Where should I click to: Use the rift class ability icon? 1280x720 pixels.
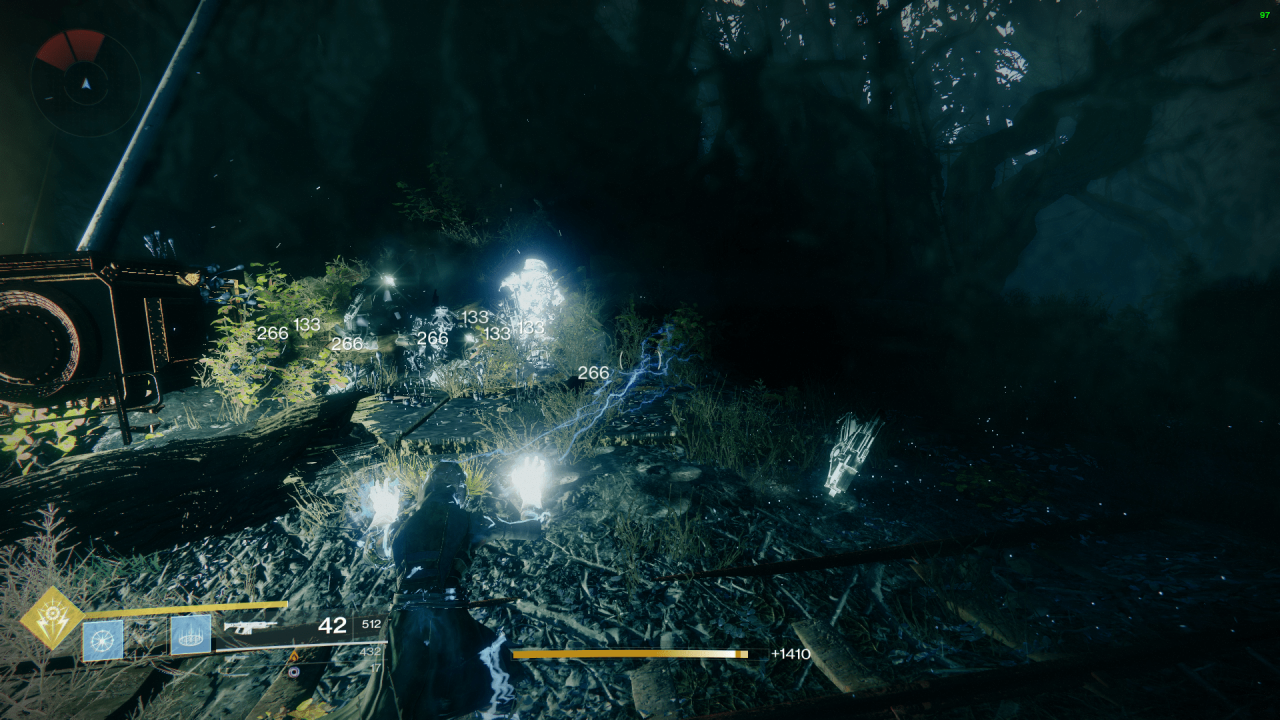click(190, 635)
